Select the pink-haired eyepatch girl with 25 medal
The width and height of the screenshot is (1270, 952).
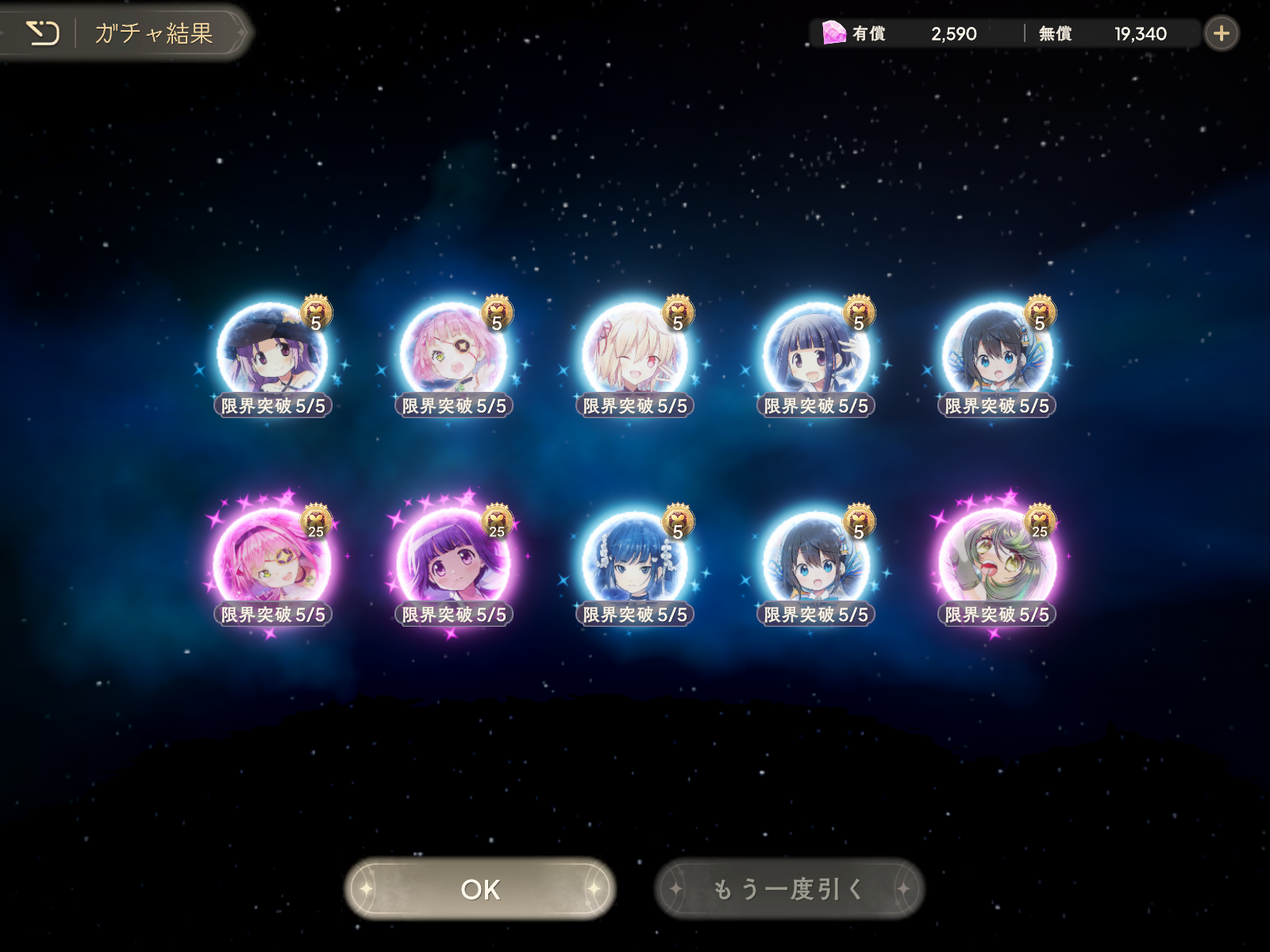272,563
